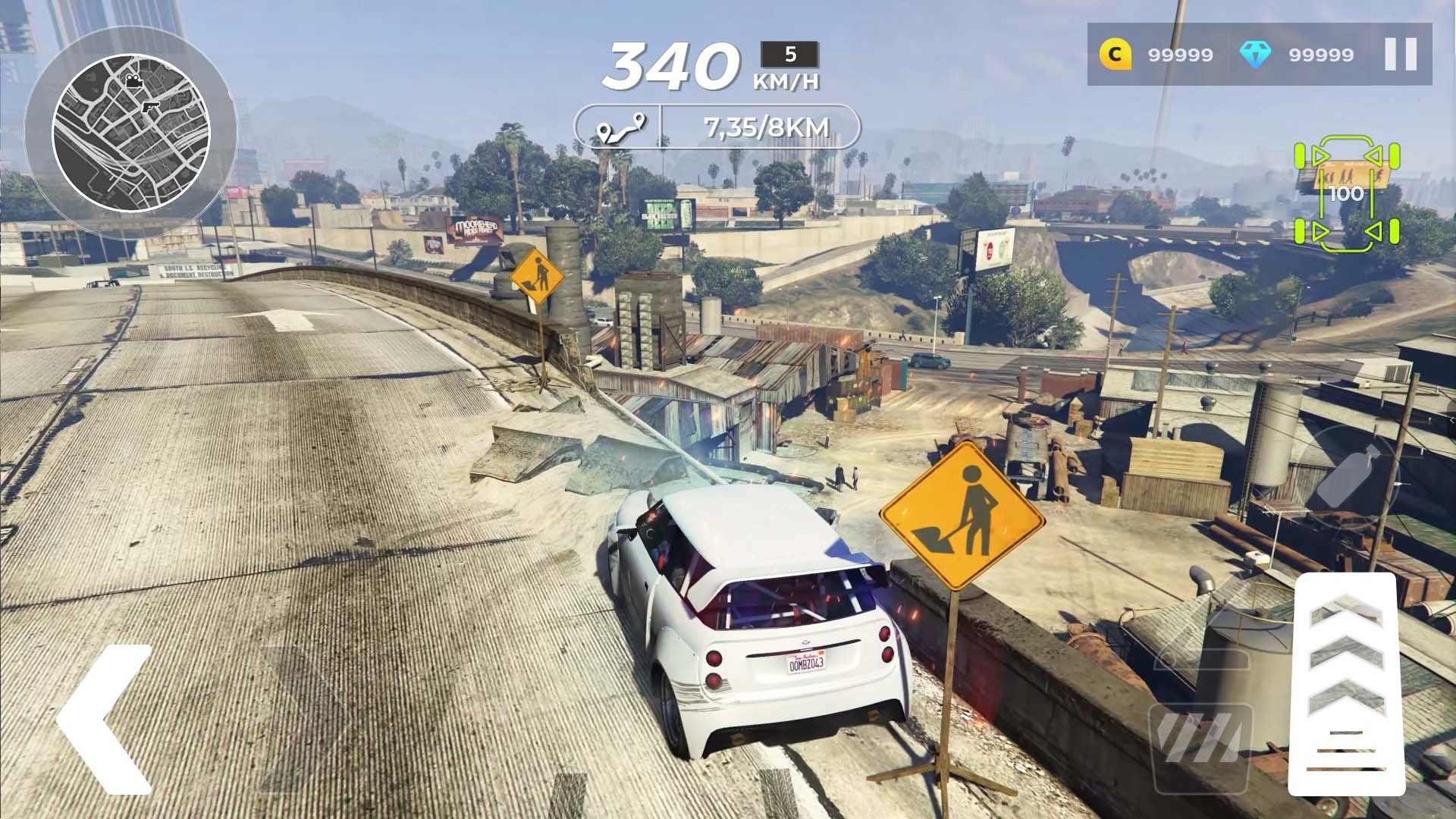
Task: Pause the game with the pause button
Action: tap(1400, 55)
